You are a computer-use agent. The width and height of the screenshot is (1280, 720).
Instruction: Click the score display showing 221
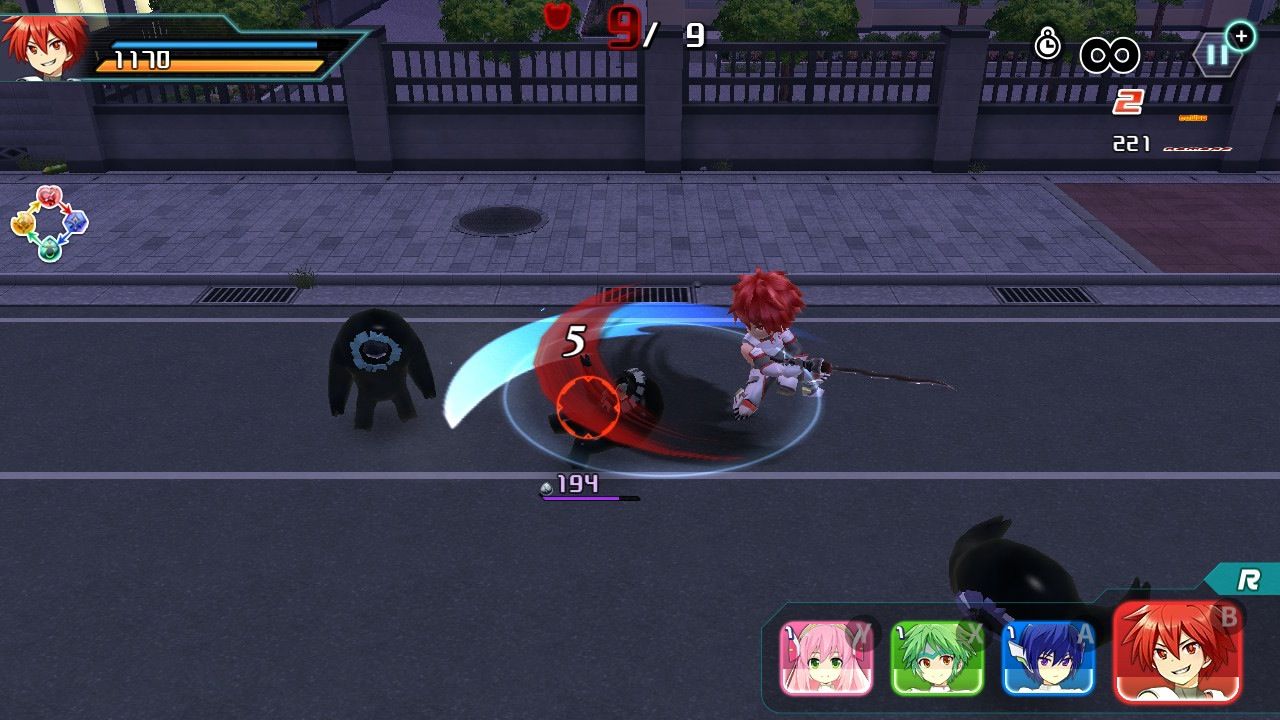click(1131, 141)
